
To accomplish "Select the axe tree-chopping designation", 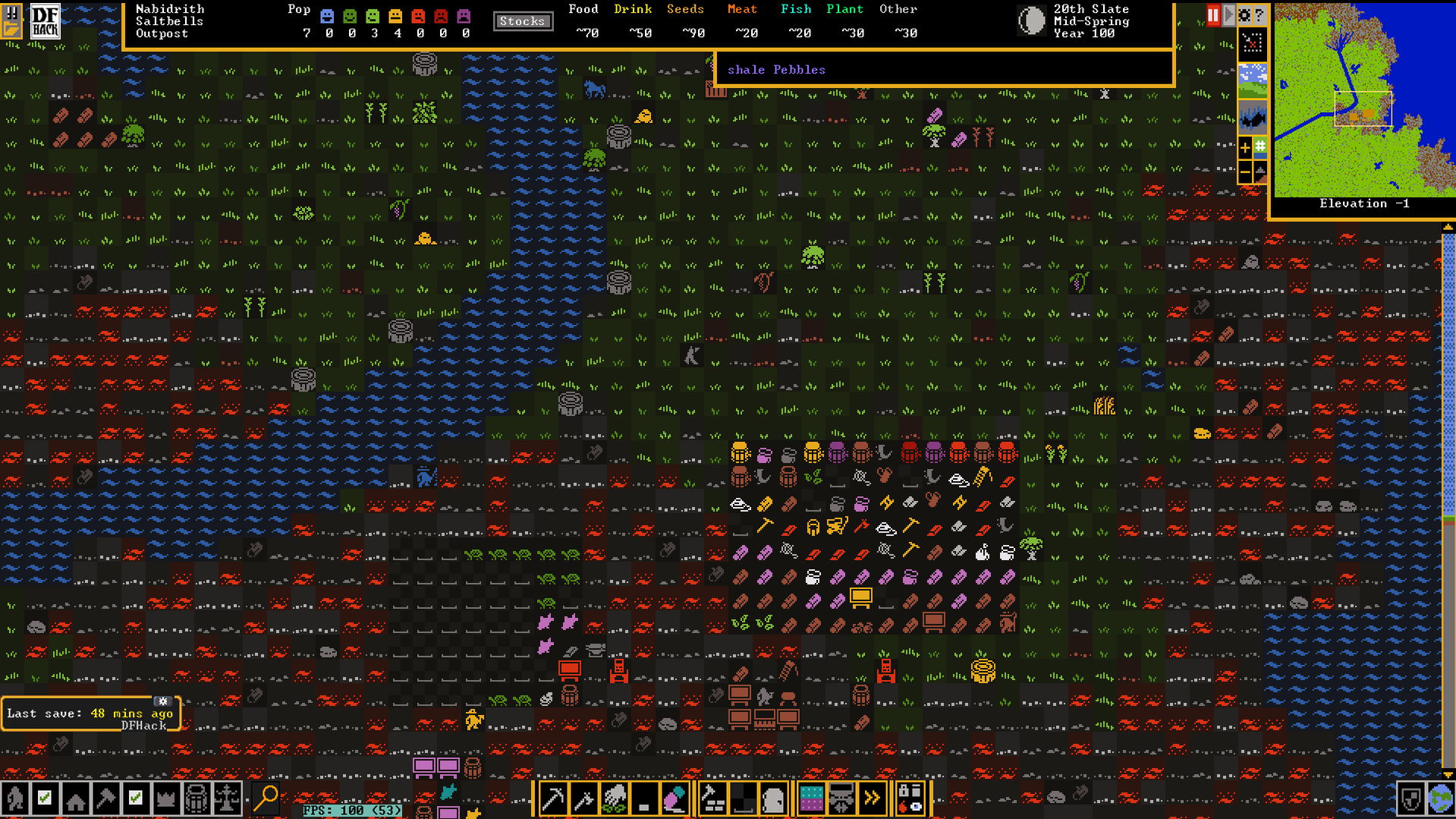I will pos(583,799).
